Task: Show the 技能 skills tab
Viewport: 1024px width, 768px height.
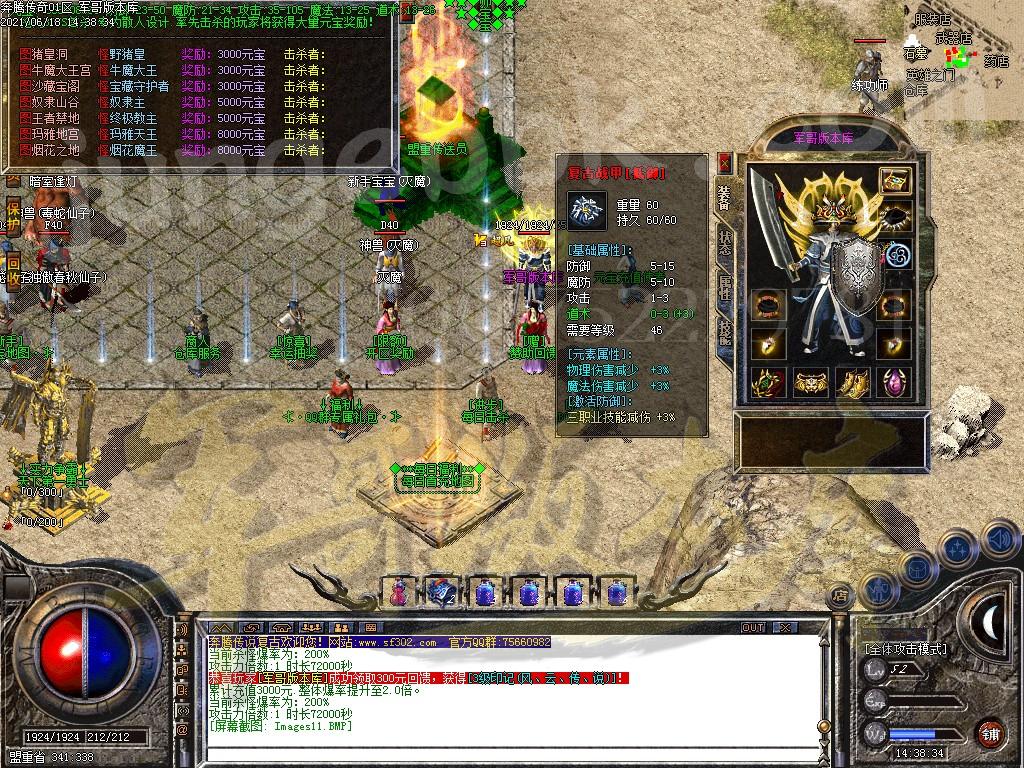Action: pos(725,335)
